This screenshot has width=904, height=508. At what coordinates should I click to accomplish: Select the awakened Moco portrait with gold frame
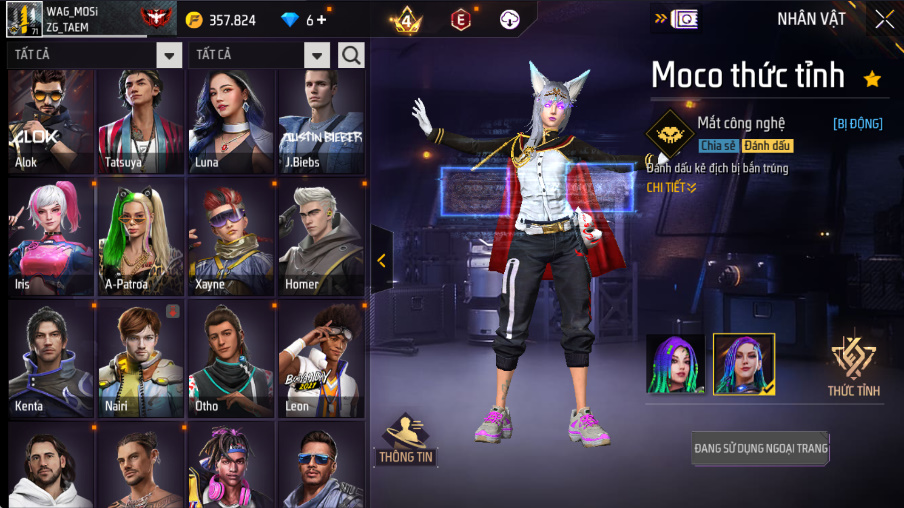pos(743,364)
